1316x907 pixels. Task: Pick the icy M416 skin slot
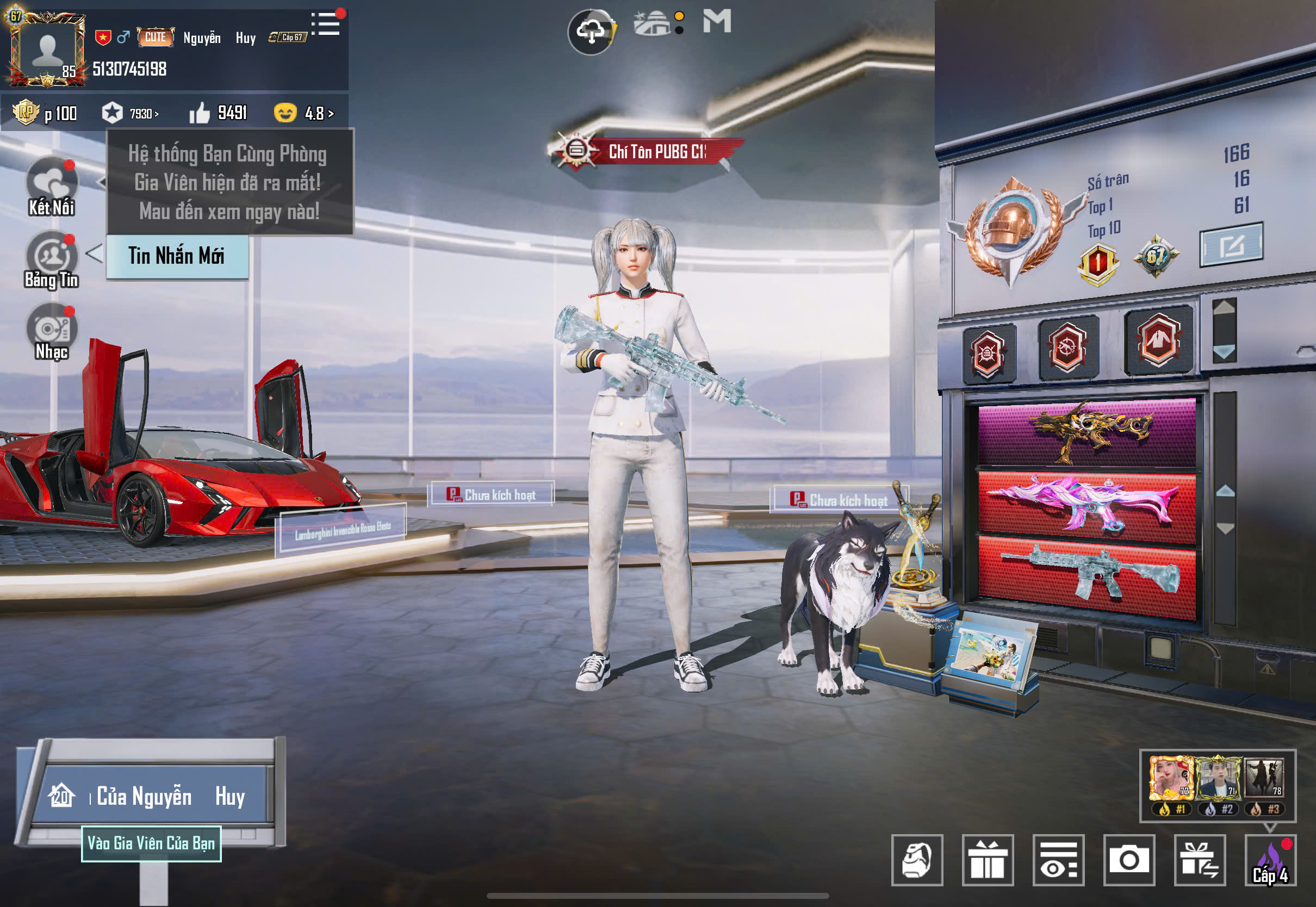click(1087, 575)
